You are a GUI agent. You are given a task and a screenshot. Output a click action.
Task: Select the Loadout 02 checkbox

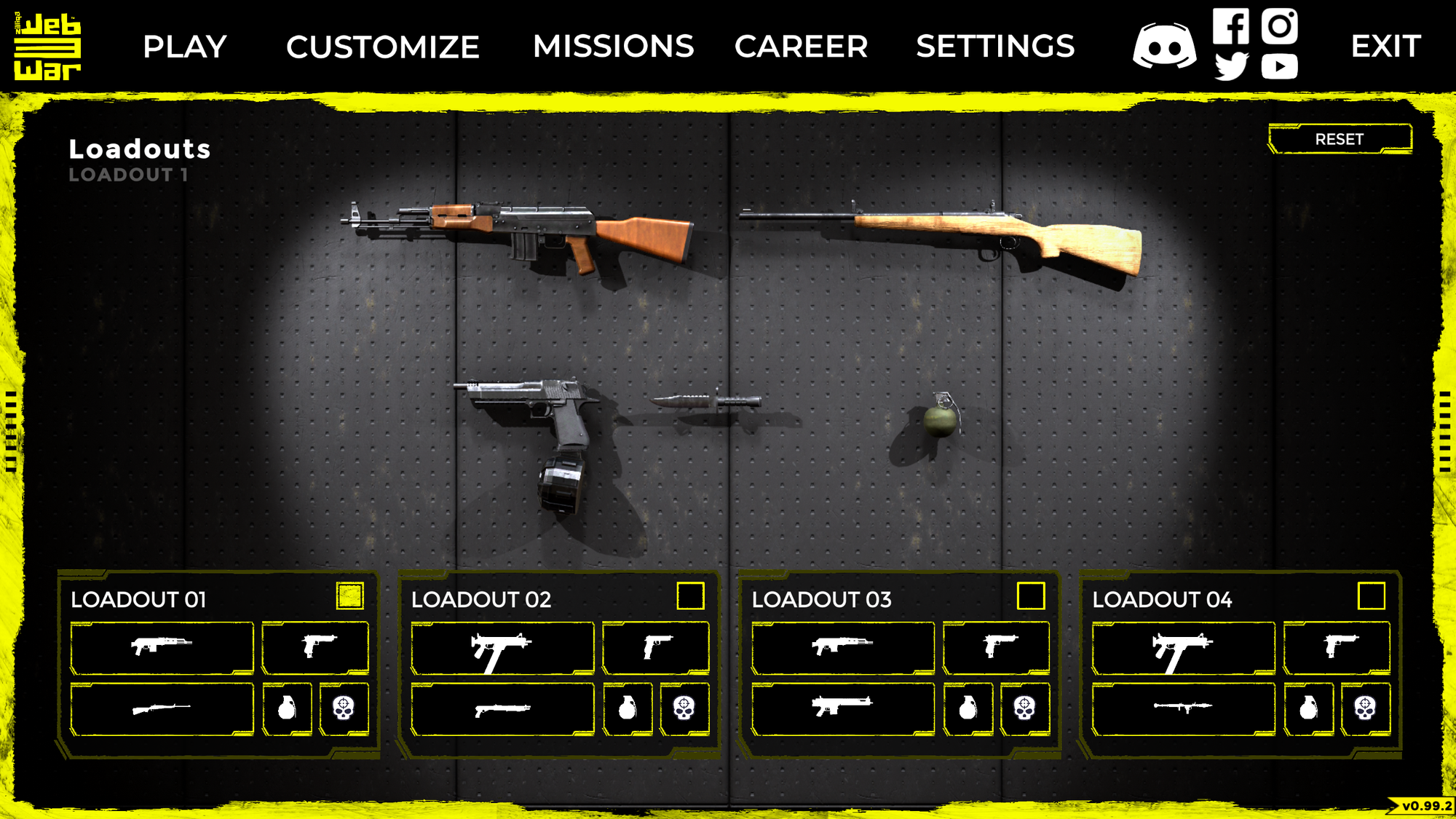click(690, 596)
